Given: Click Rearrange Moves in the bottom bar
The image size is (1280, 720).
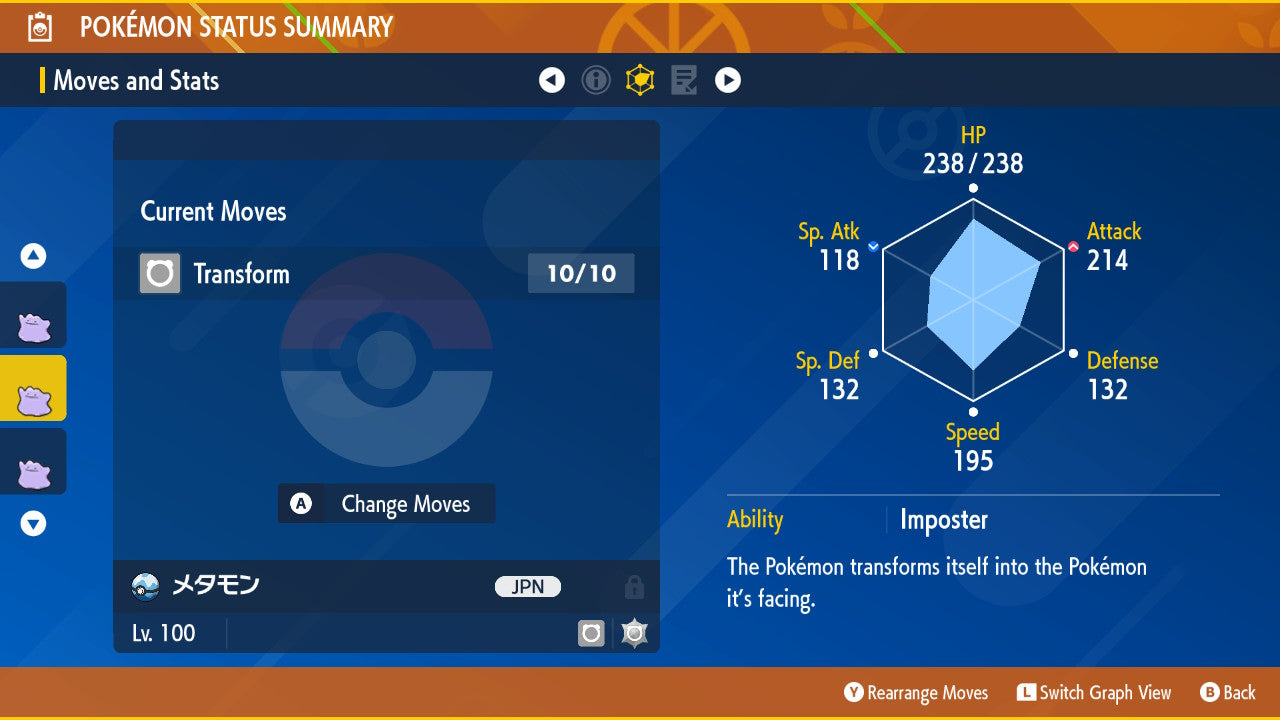Looking at the screenshot, I should tap(916, 693).
